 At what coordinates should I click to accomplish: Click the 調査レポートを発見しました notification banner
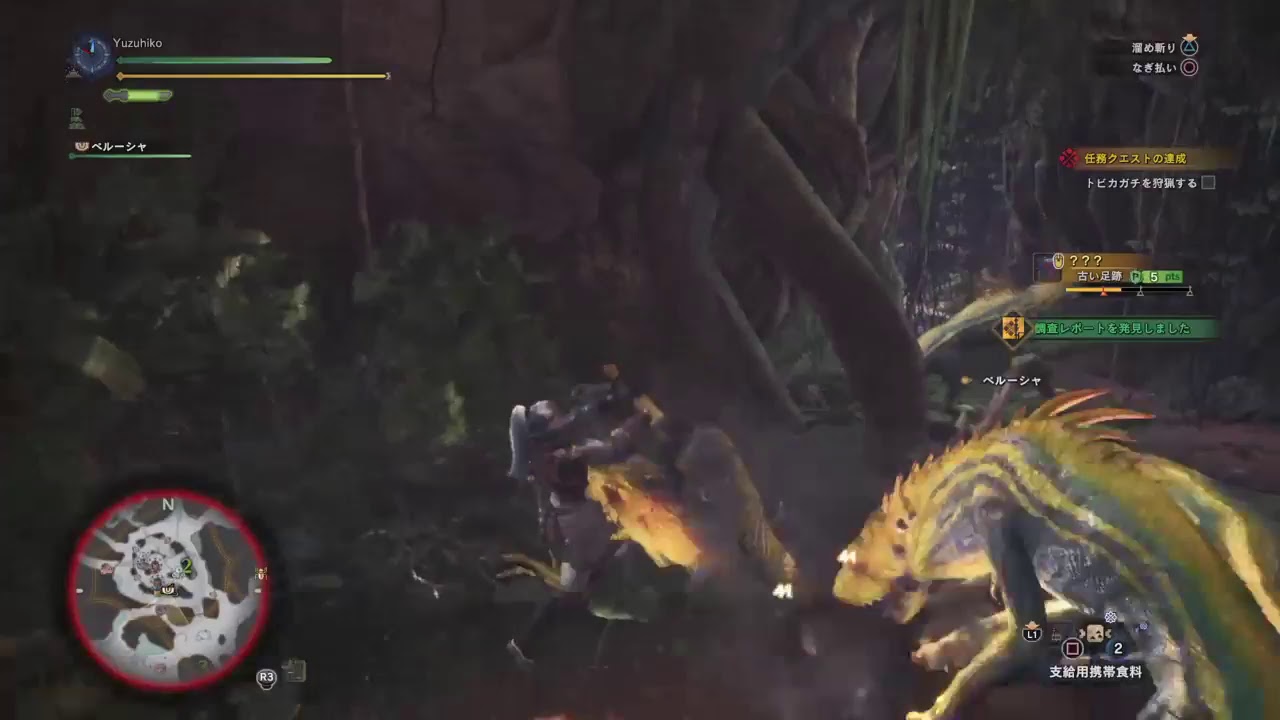(x=1112, y=327)
